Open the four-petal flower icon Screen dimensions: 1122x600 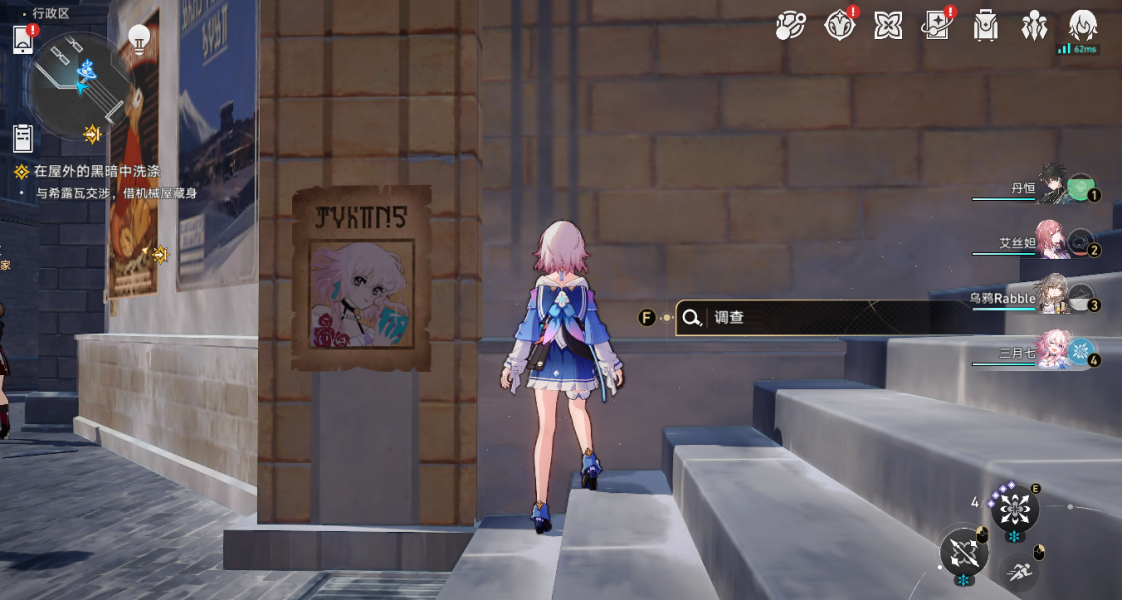(888, 26)
